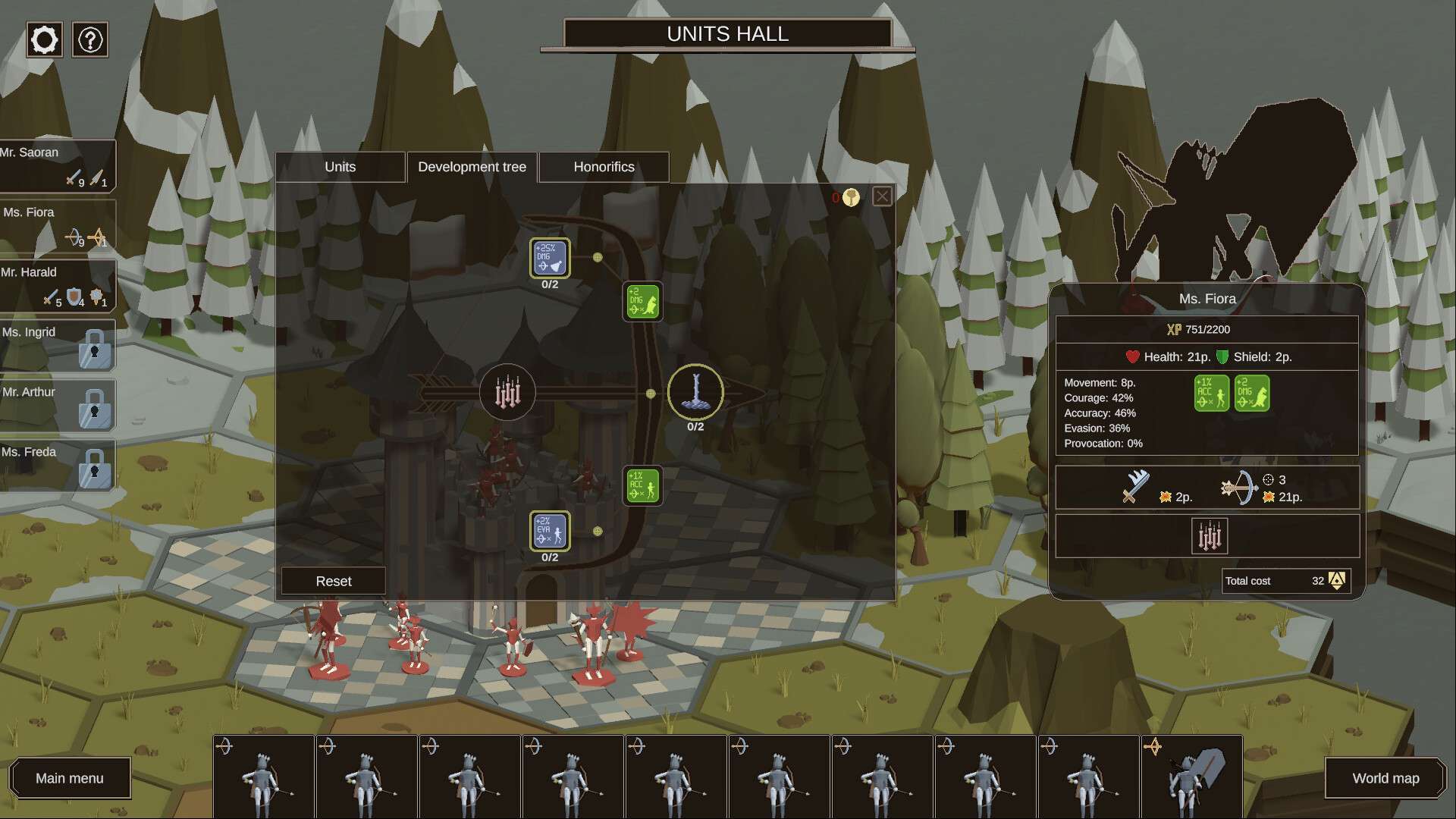Pick the green +1% ACC skill node in the tree

(x=642, y=485)
